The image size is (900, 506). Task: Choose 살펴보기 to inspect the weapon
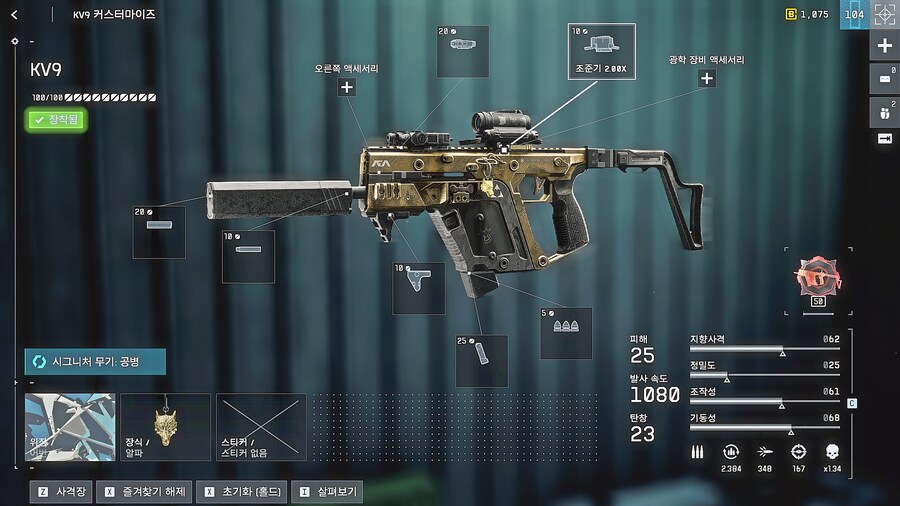326,492
